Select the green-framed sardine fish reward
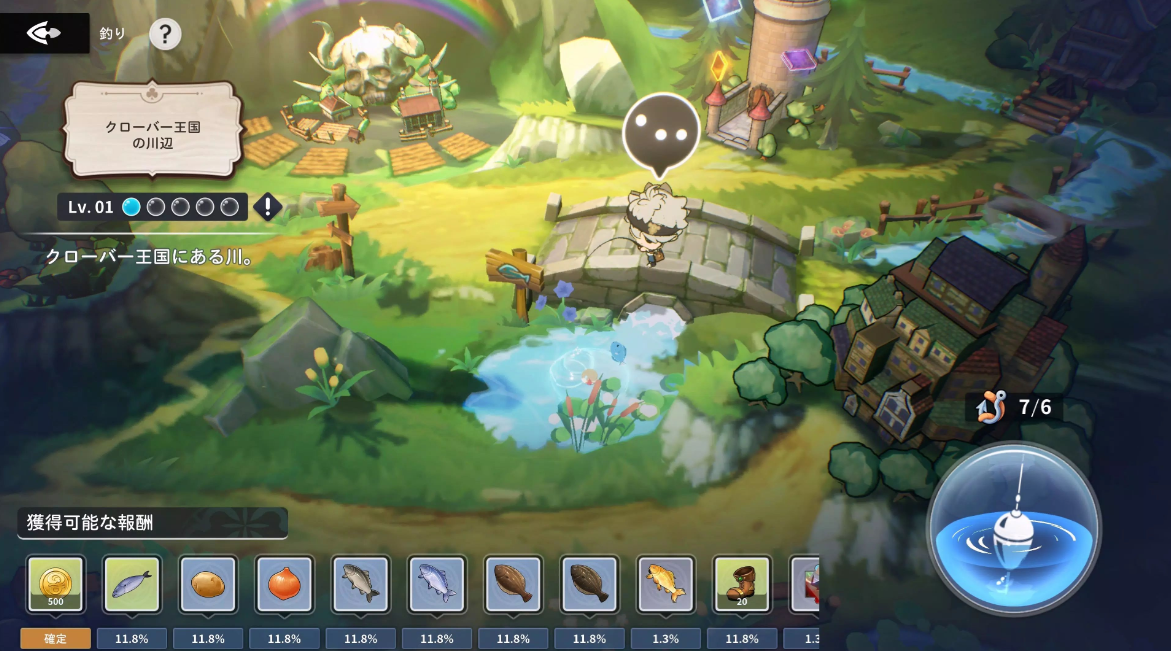This screenshot has width=1171, height=651. [x=132, y=584]
